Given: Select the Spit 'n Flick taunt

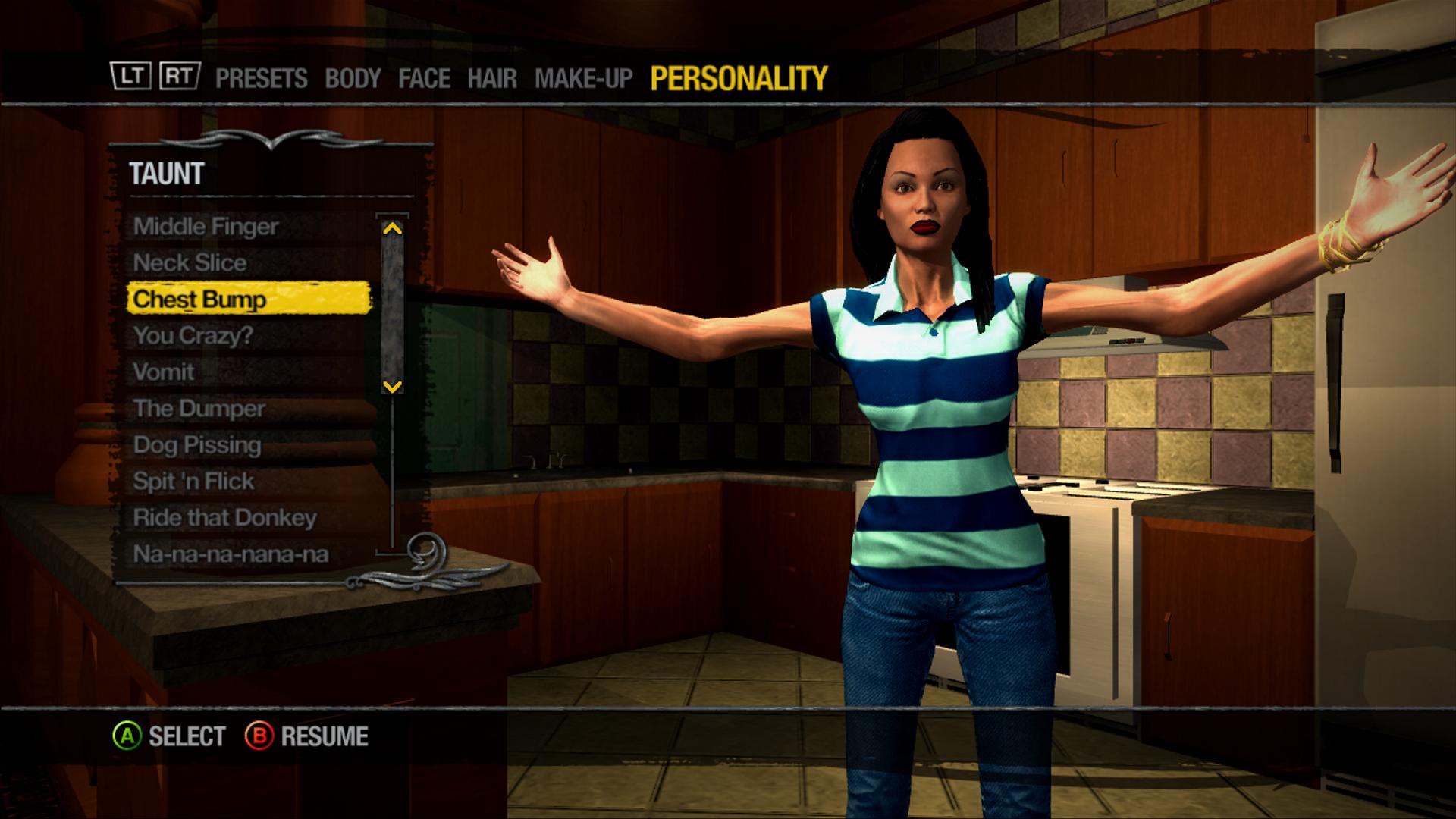Looking at the screenshot, I should point(193,481).
